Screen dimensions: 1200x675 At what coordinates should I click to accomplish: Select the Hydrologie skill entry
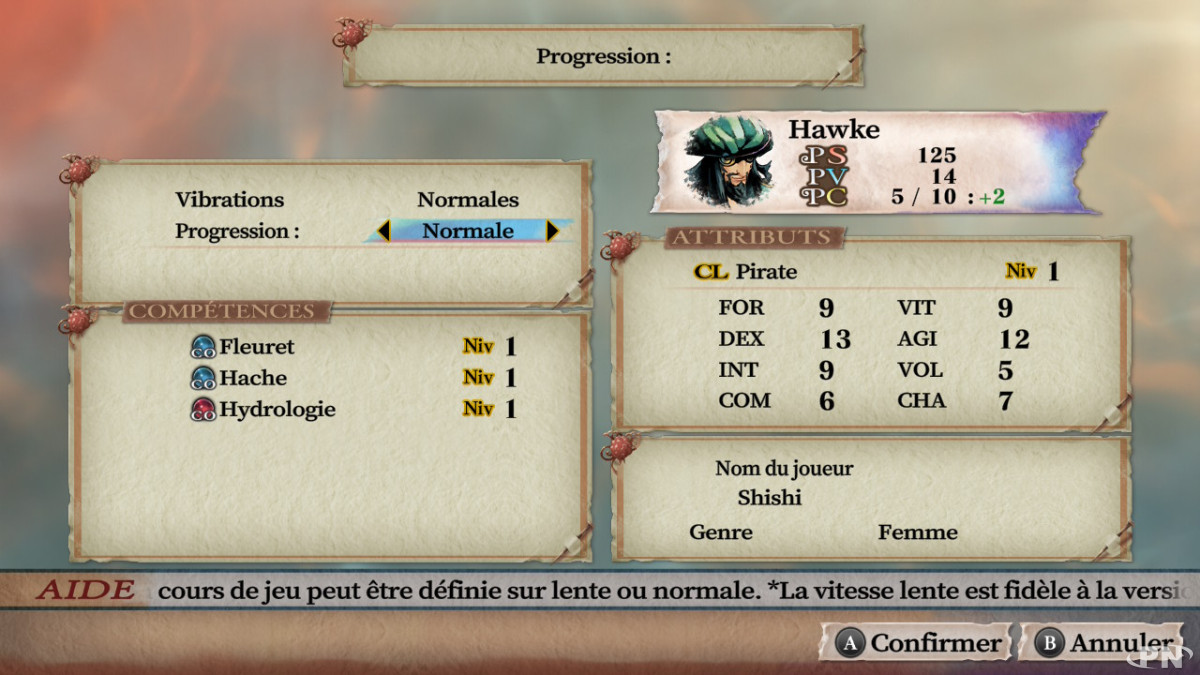point(277,409)
